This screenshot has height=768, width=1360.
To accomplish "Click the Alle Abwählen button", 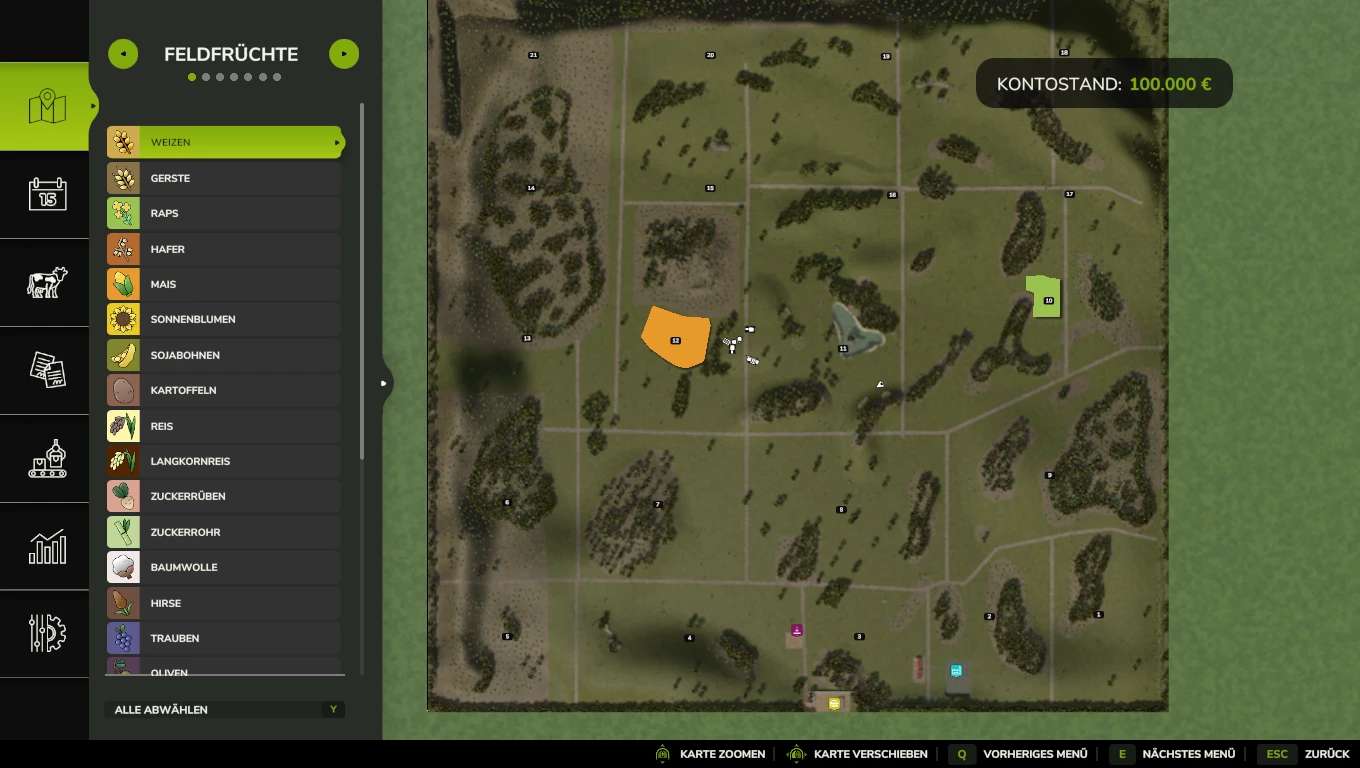I will pyautogui.click(x=225, y=709).
